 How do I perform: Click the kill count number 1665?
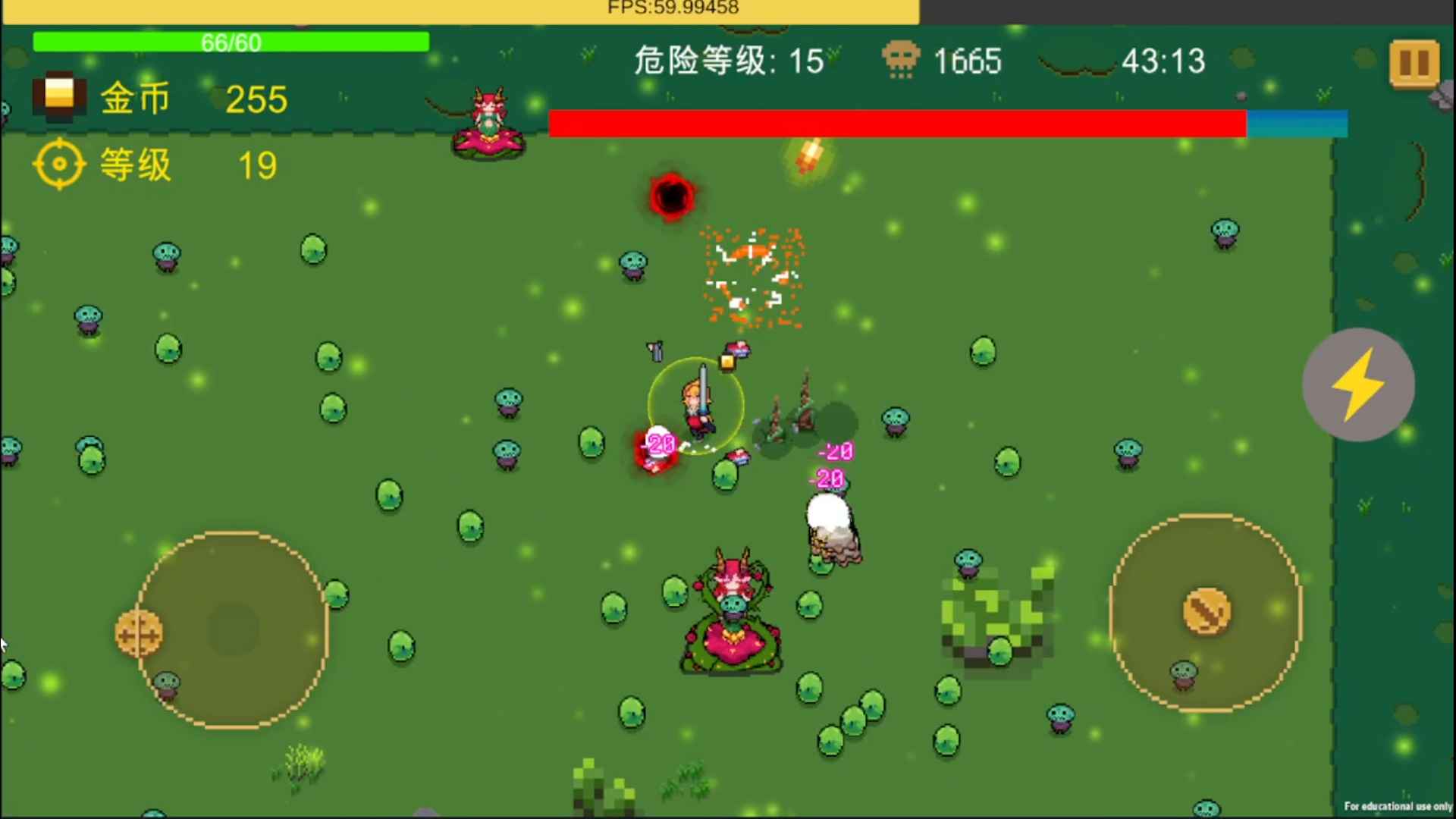(x=968, y=61)
